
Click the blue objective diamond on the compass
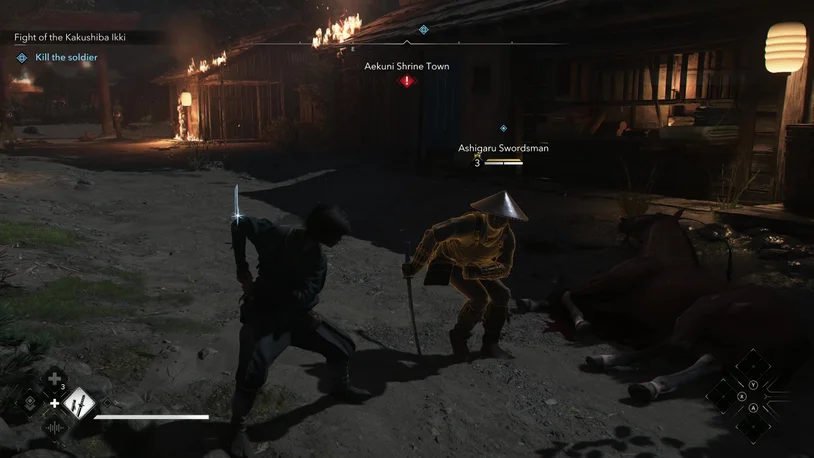pos(424,30)
